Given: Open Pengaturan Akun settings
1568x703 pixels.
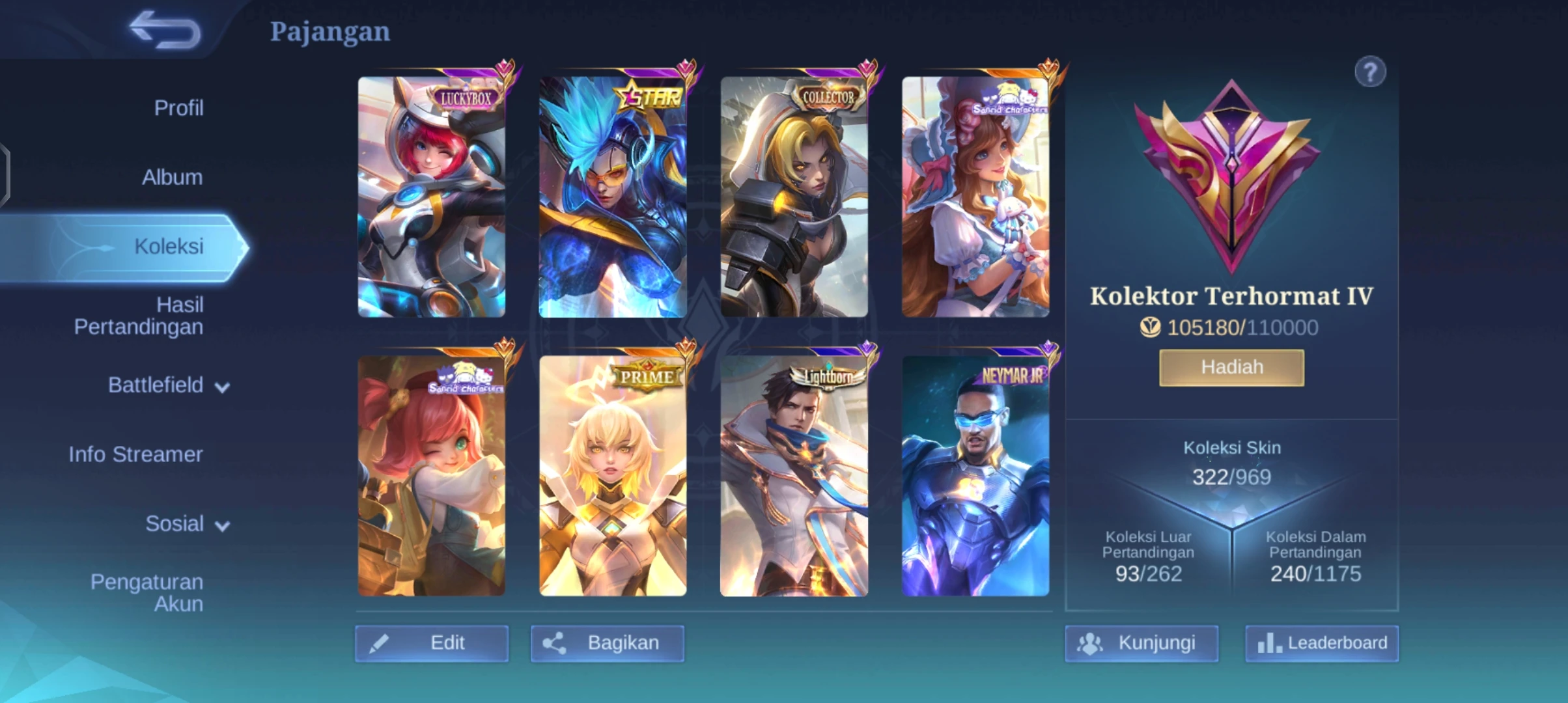Looking at the screenshot, I should click(147, 592).
